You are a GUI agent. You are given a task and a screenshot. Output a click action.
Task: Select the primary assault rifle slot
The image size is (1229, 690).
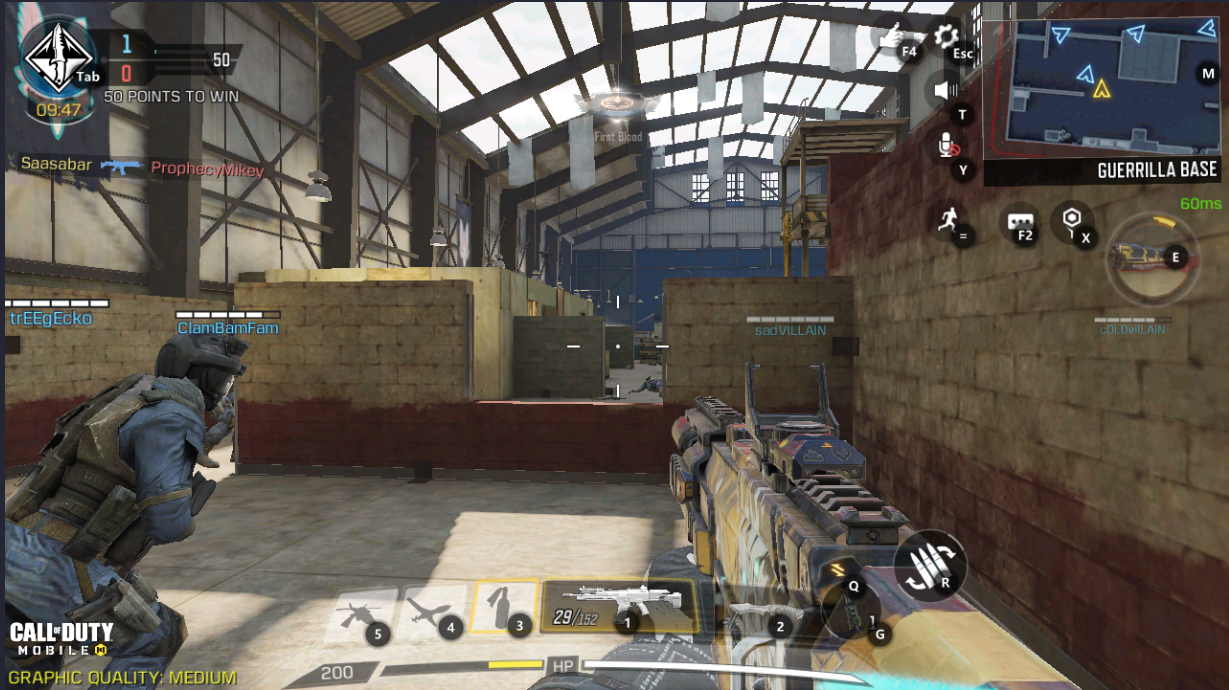click(x=618, y=605)
